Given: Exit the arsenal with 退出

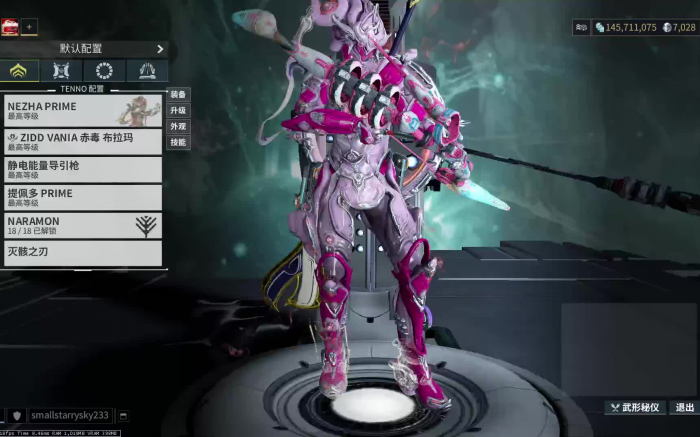Looking at the screenshot, I should [x=684, y=407].
